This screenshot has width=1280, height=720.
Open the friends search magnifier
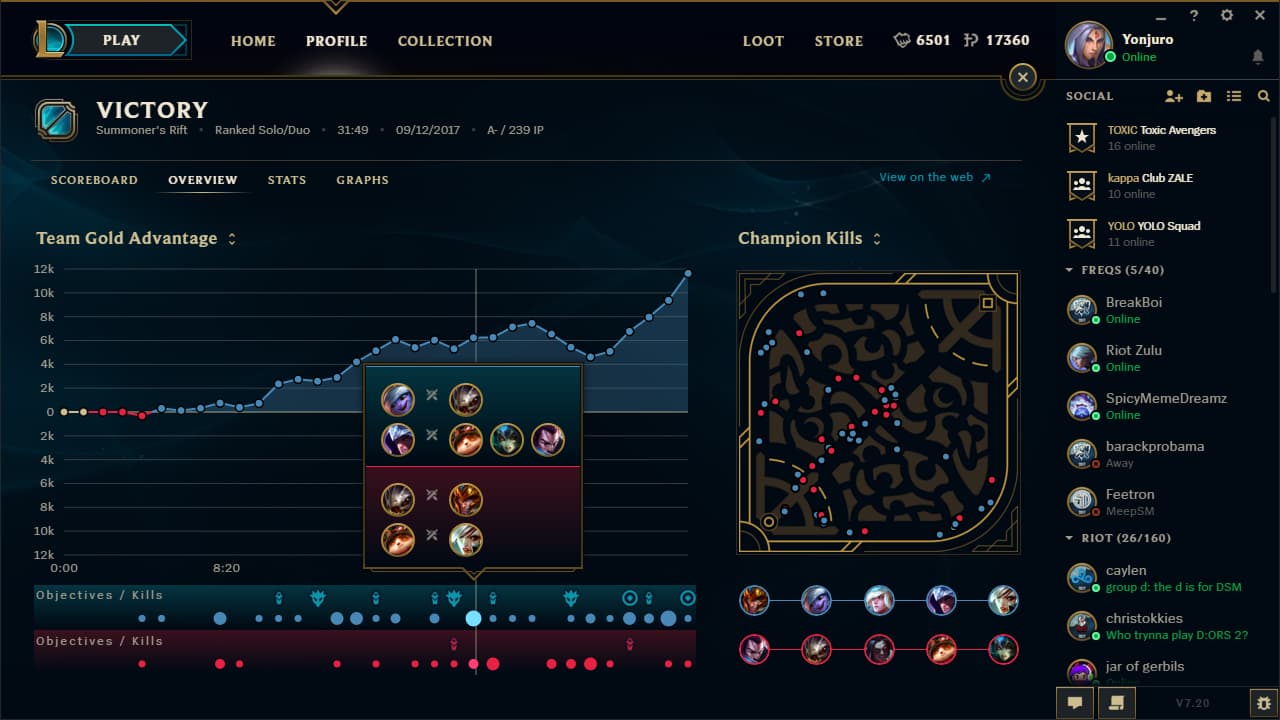(1261, 96)
